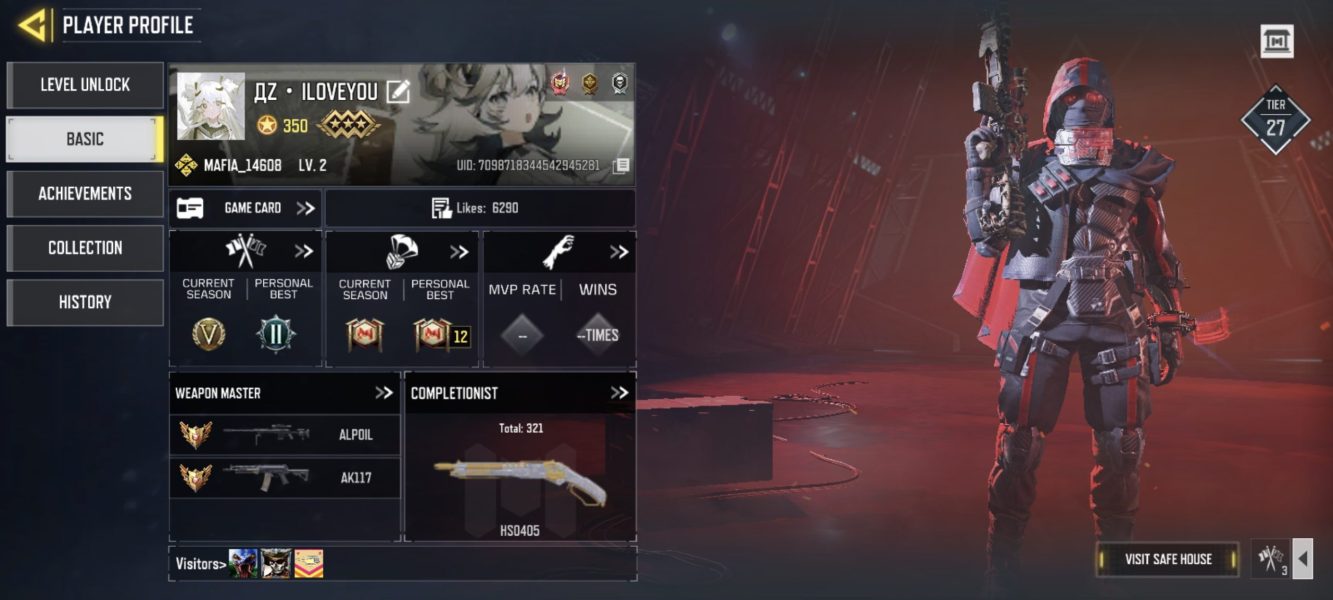Open the Achievements tab
The height and width of the screenshot is (600, 1333).
[85, 193]
